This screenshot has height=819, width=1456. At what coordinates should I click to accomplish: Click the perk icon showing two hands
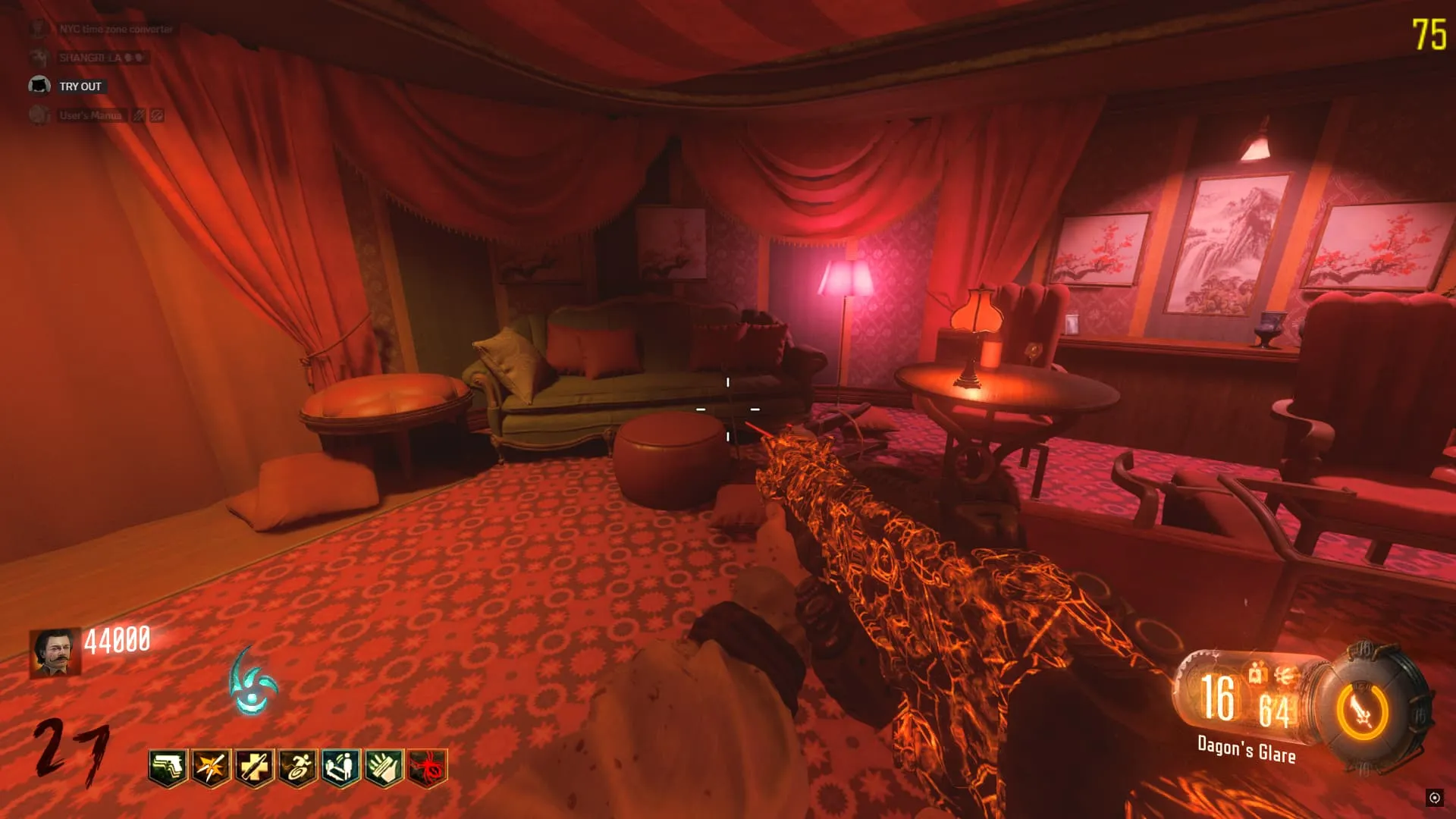coord(384,768)
